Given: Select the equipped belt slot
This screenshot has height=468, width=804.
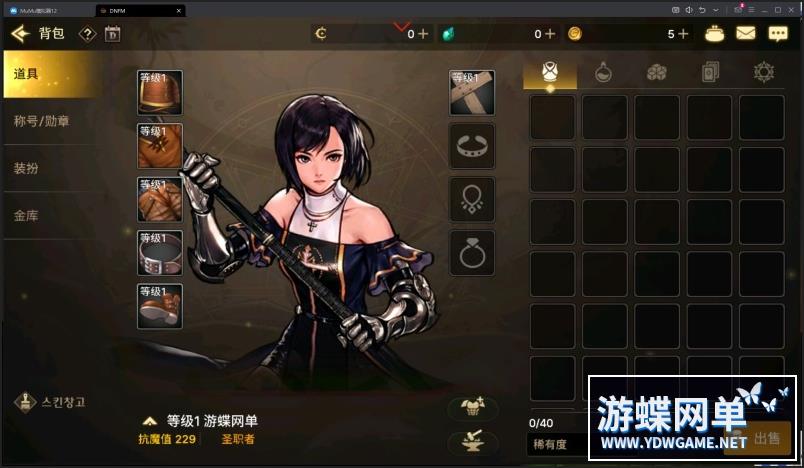Looking at the screenshot, I should [x=160, y=253].
